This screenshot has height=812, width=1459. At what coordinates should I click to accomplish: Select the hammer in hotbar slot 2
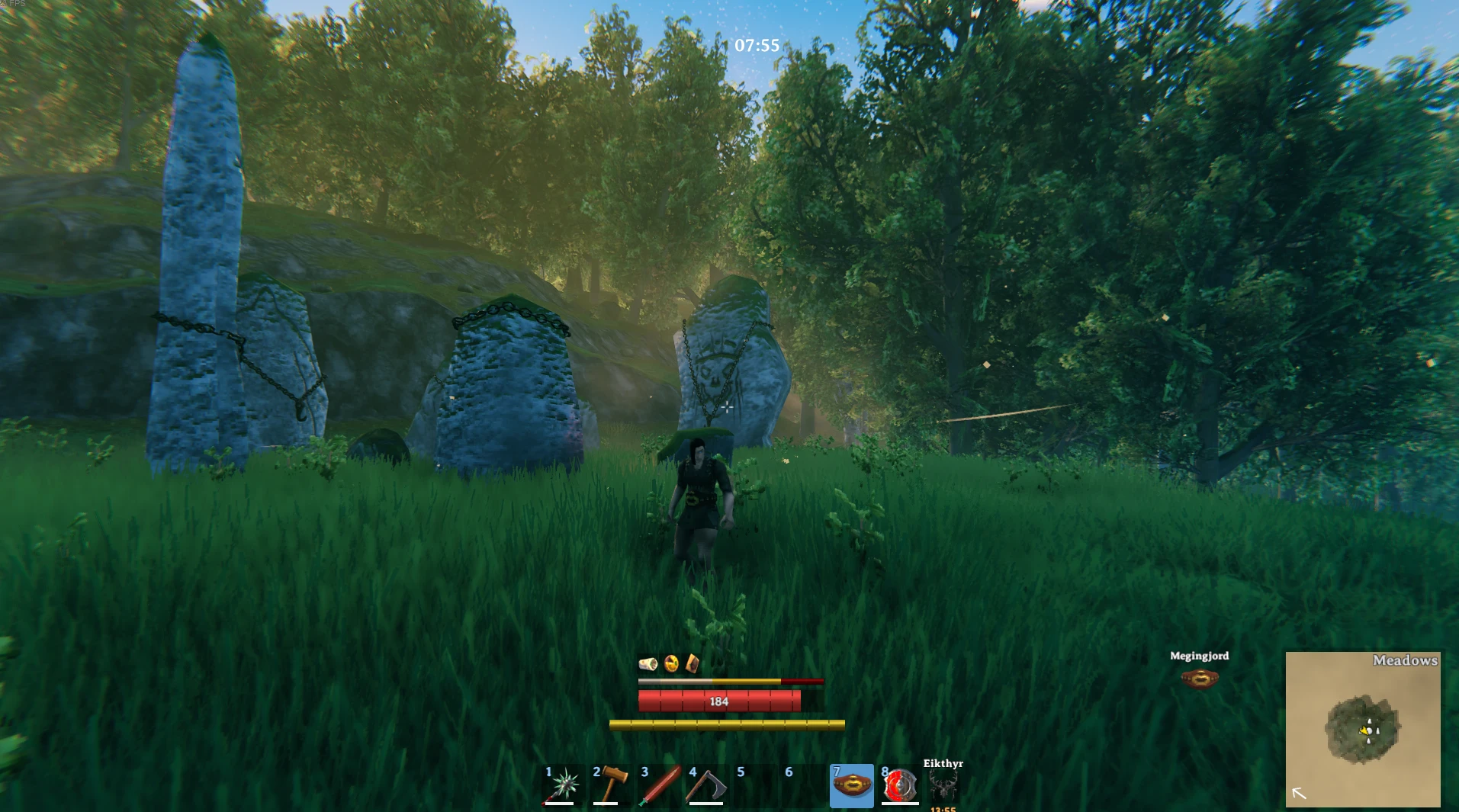[611, 785]
